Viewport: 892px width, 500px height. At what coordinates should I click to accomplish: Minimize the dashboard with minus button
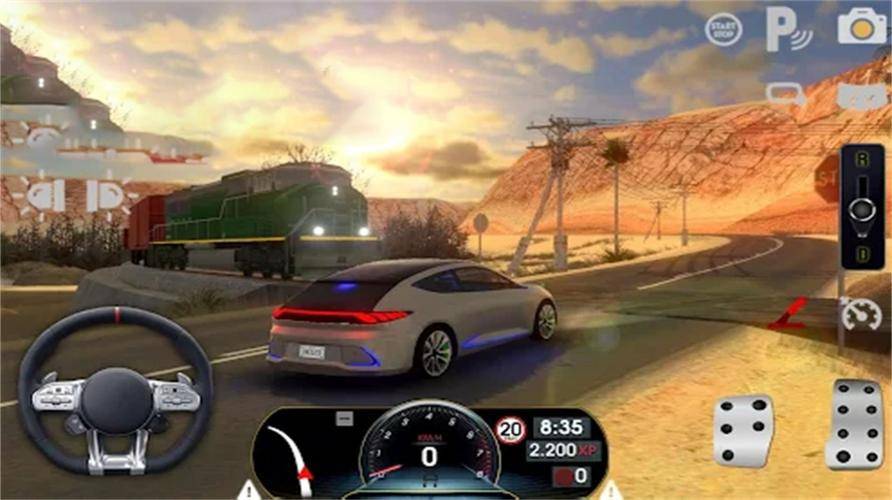click(x=344, y=419)
